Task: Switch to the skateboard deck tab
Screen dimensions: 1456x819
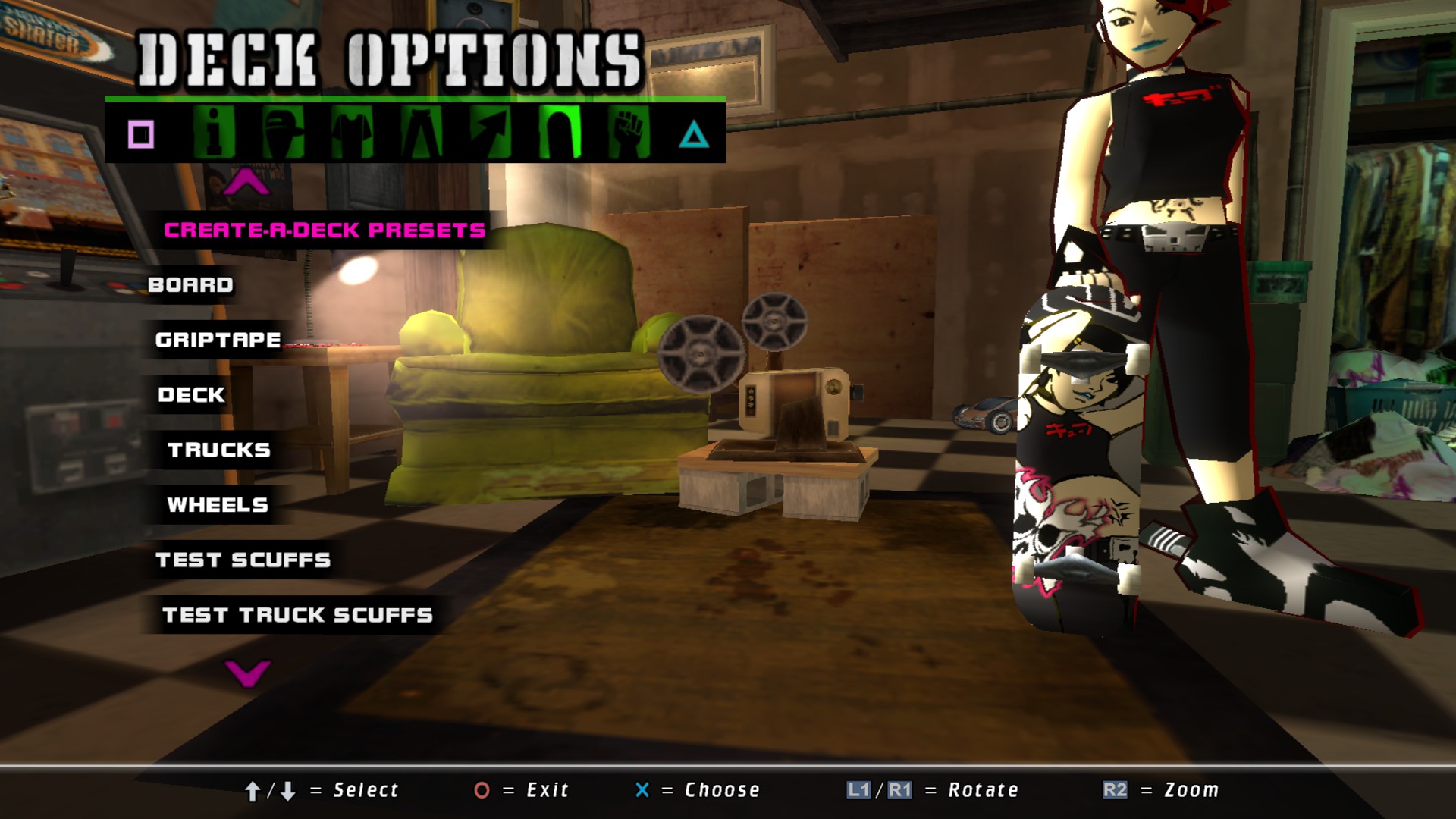Action: (x=560, y=133)
